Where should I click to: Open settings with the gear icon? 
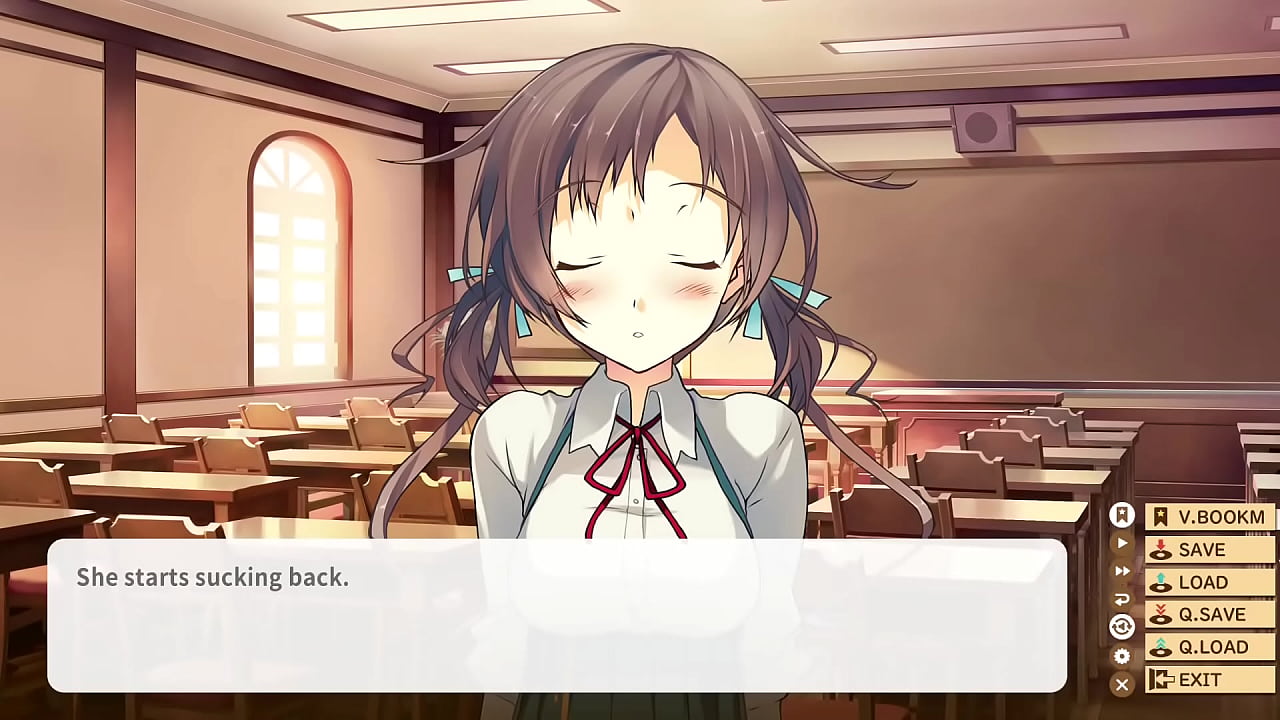point(1122,656)
